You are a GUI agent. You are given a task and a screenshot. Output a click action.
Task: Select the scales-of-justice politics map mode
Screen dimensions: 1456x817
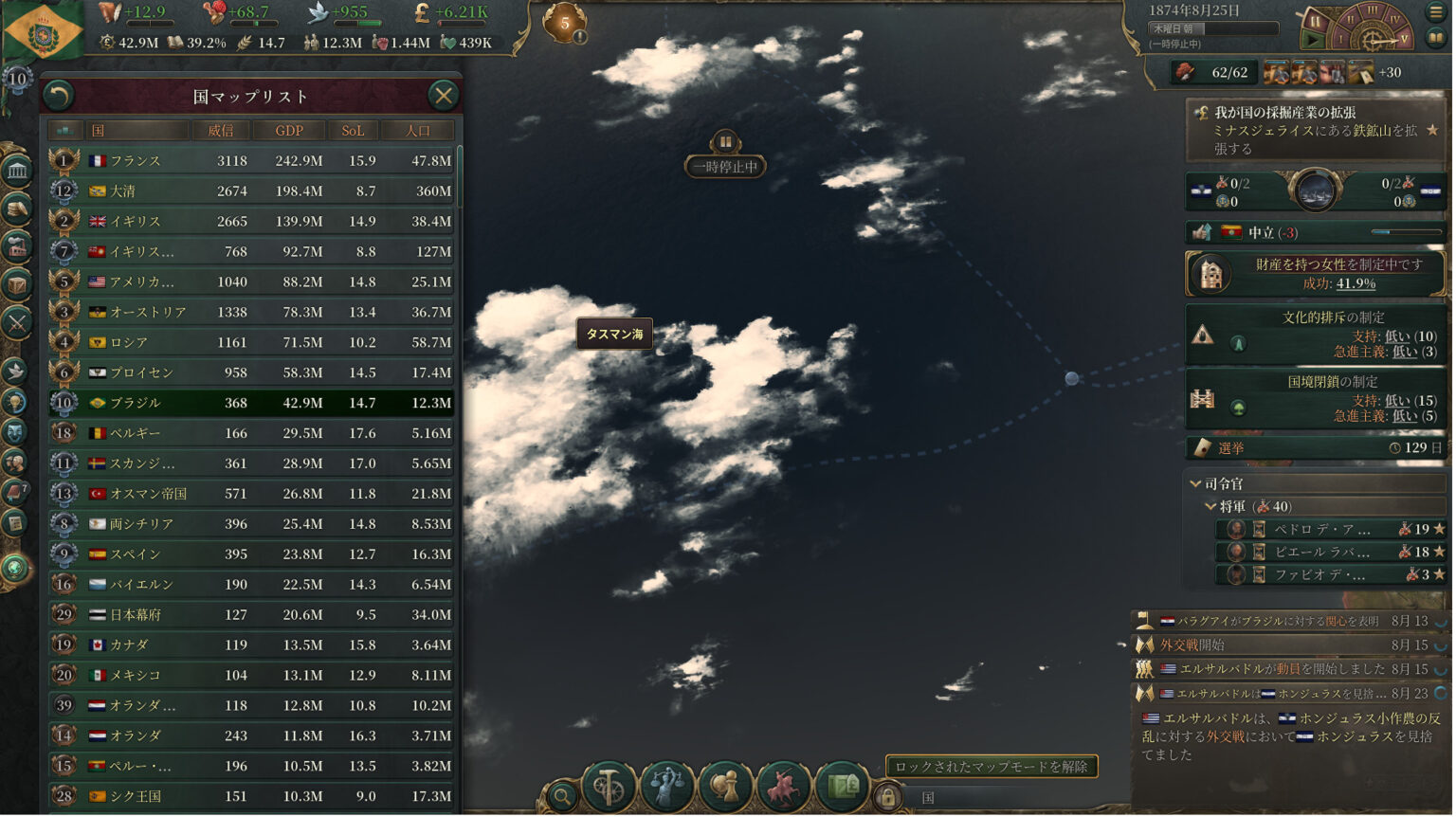coord(666,788)
